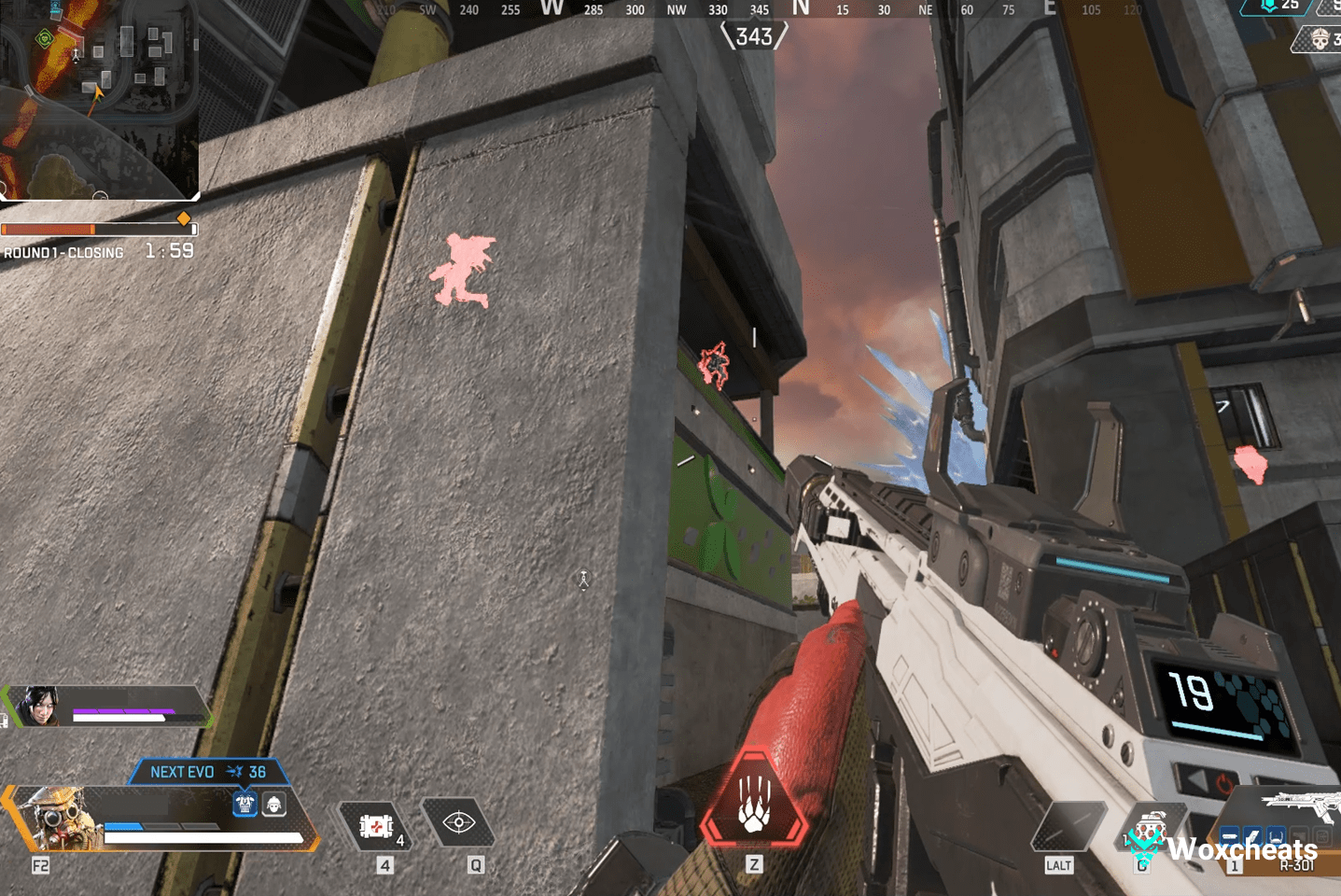1341x896 pixels.
Task: Click the NEXT EVO armor progress tag
Action: coord(208,772)
